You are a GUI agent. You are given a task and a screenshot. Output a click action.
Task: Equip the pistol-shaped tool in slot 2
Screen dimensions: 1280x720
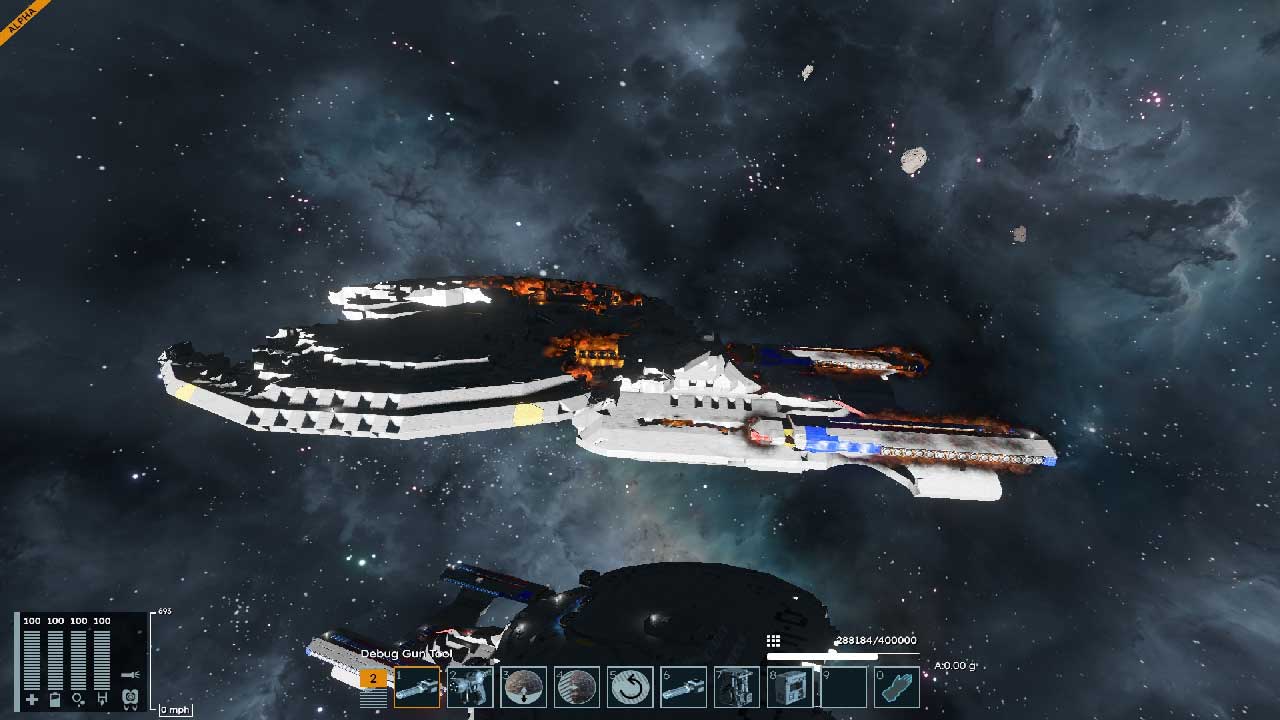point(470,687)
